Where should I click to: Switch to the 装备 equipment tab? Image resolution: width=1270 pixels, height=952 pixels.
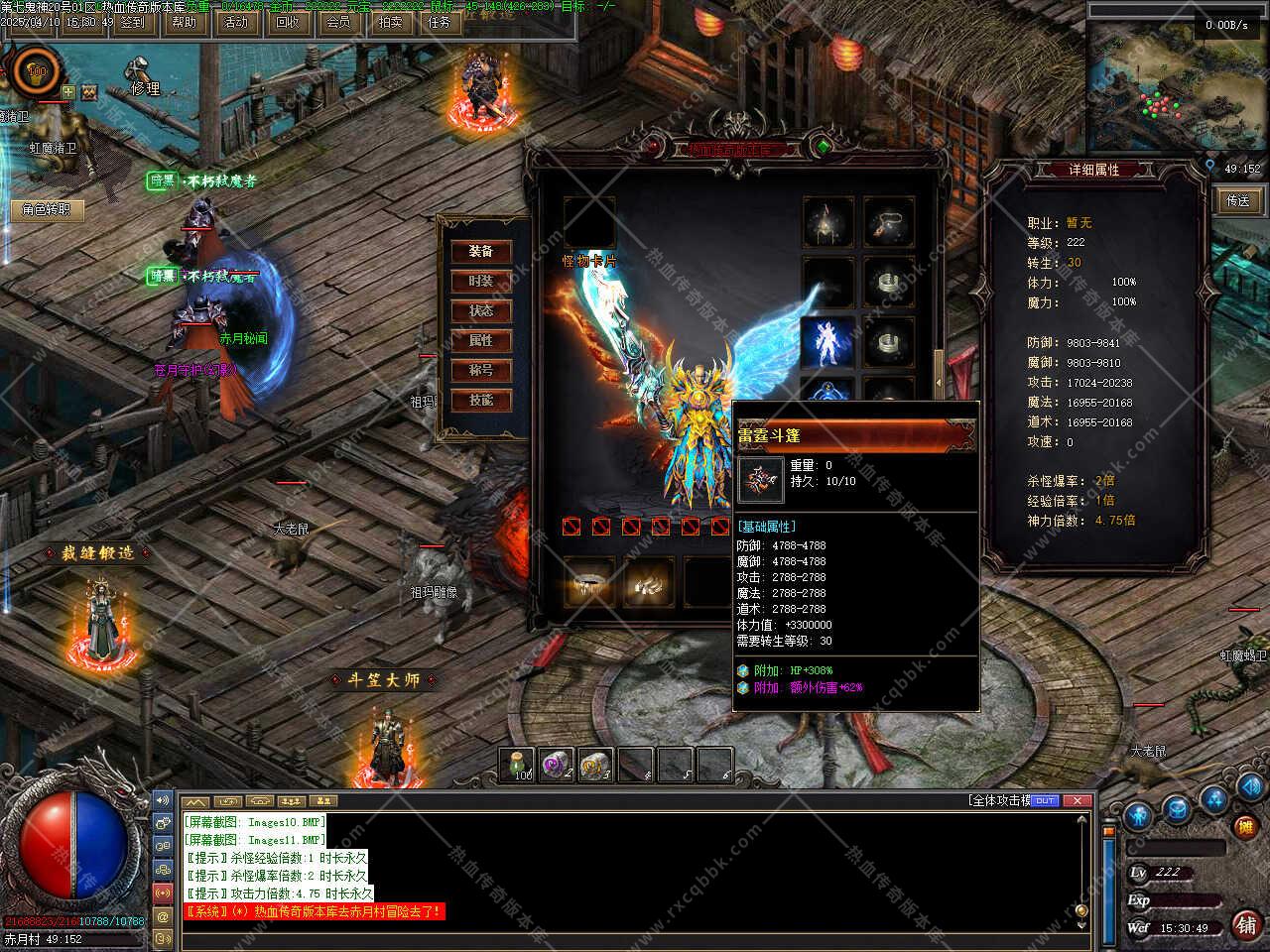pyautogui.click(x=481, y=252)
